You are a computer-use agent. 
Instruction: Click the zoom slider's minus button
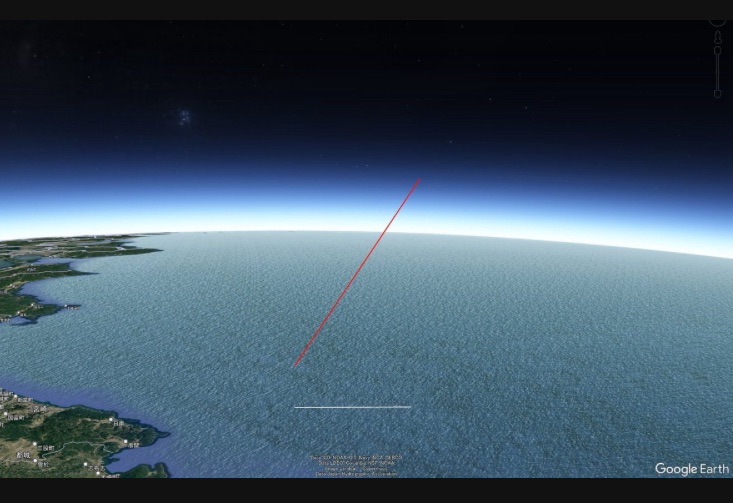click(717, 94)
